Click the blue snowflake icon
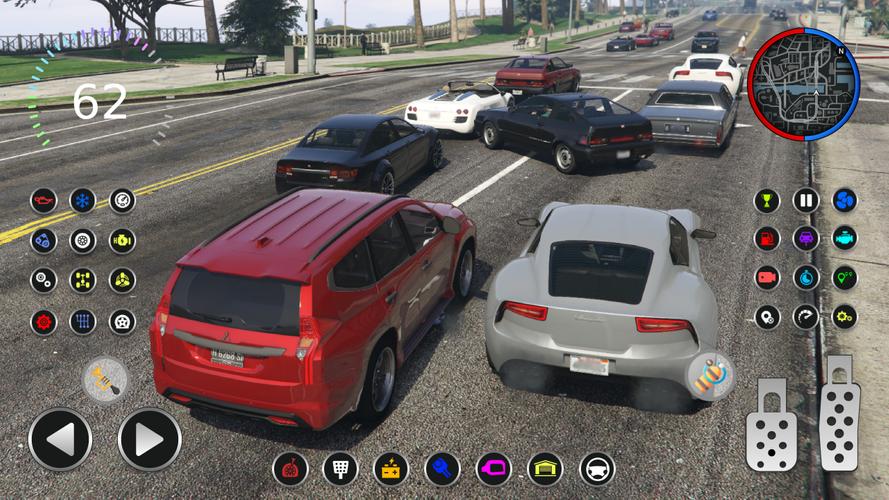The image size is (889, 500). coord(83,201)
